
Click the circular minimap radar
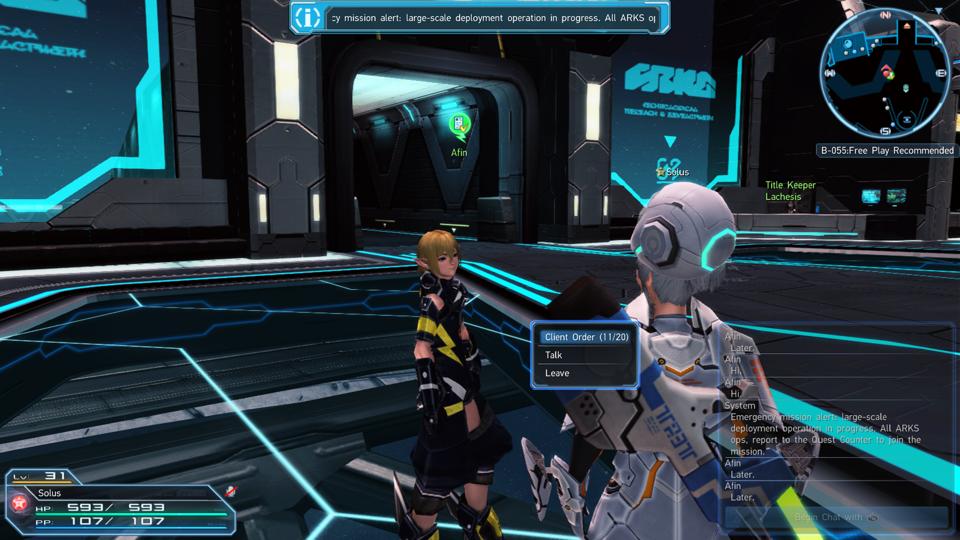(883, 73)
